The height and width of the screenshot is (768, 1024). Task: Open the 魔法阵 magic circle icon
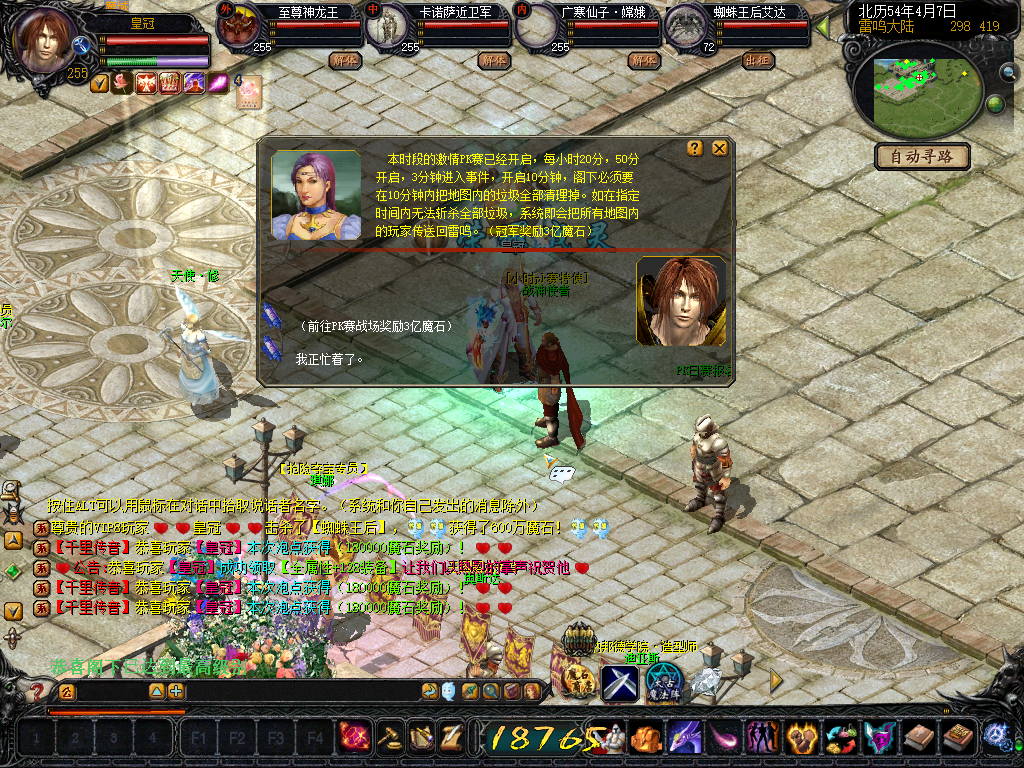(663, 680)
